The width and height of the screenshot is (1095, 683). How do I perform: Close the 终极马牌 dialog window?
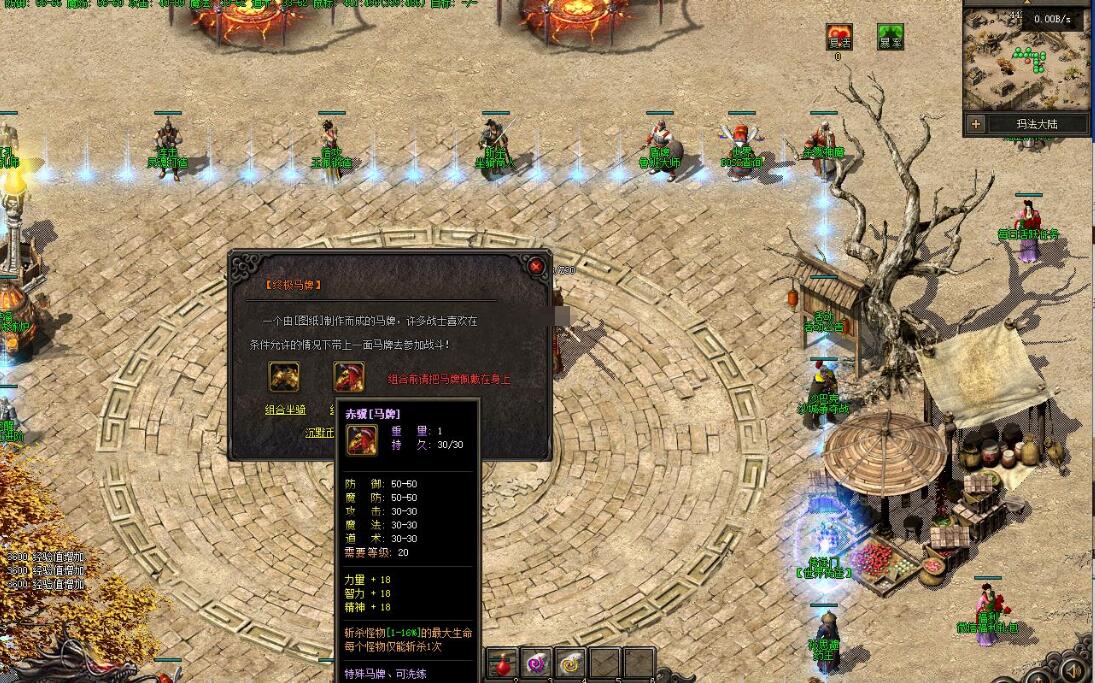click(x=536, y=267)
